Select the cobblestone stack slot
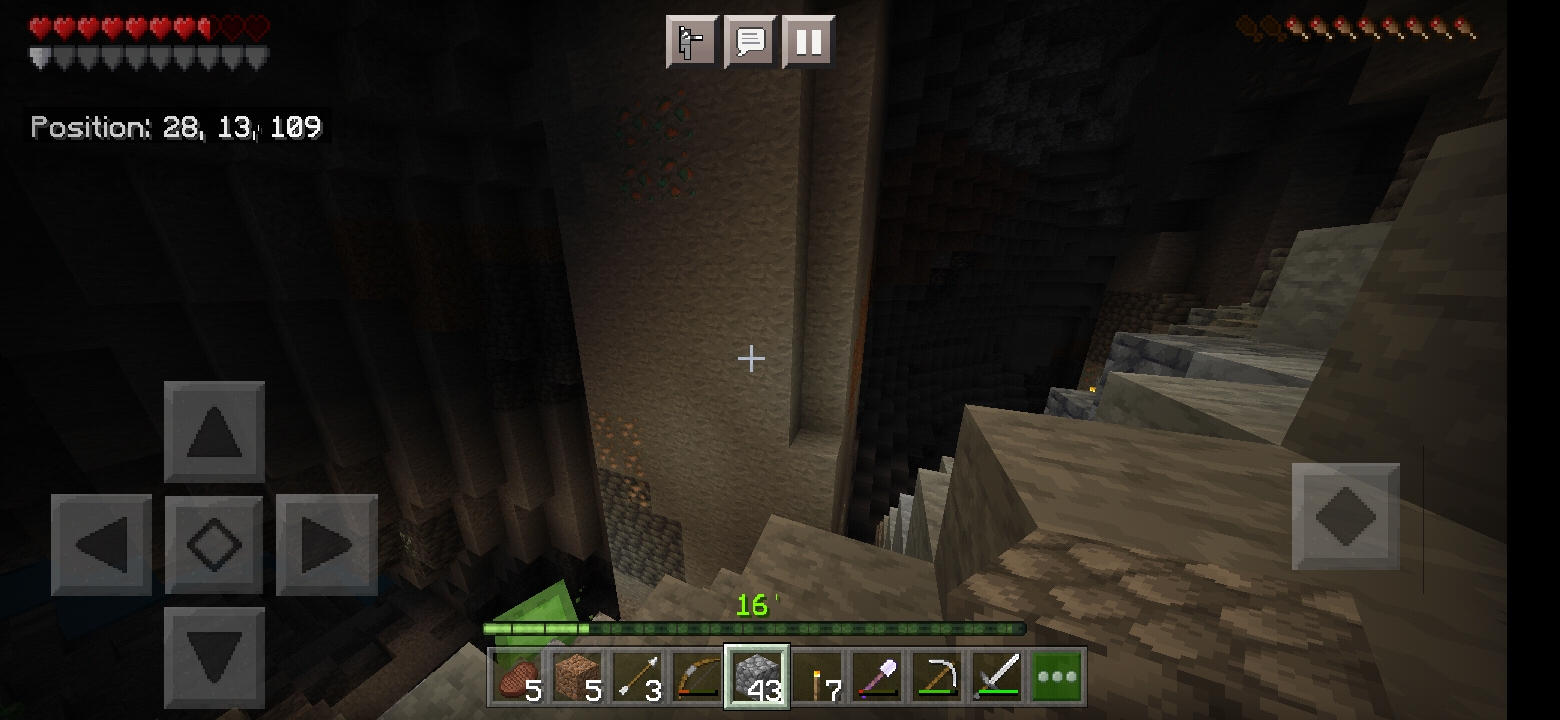The height and width of the screenshot is (720, 1560). click(x=757, y=677)
